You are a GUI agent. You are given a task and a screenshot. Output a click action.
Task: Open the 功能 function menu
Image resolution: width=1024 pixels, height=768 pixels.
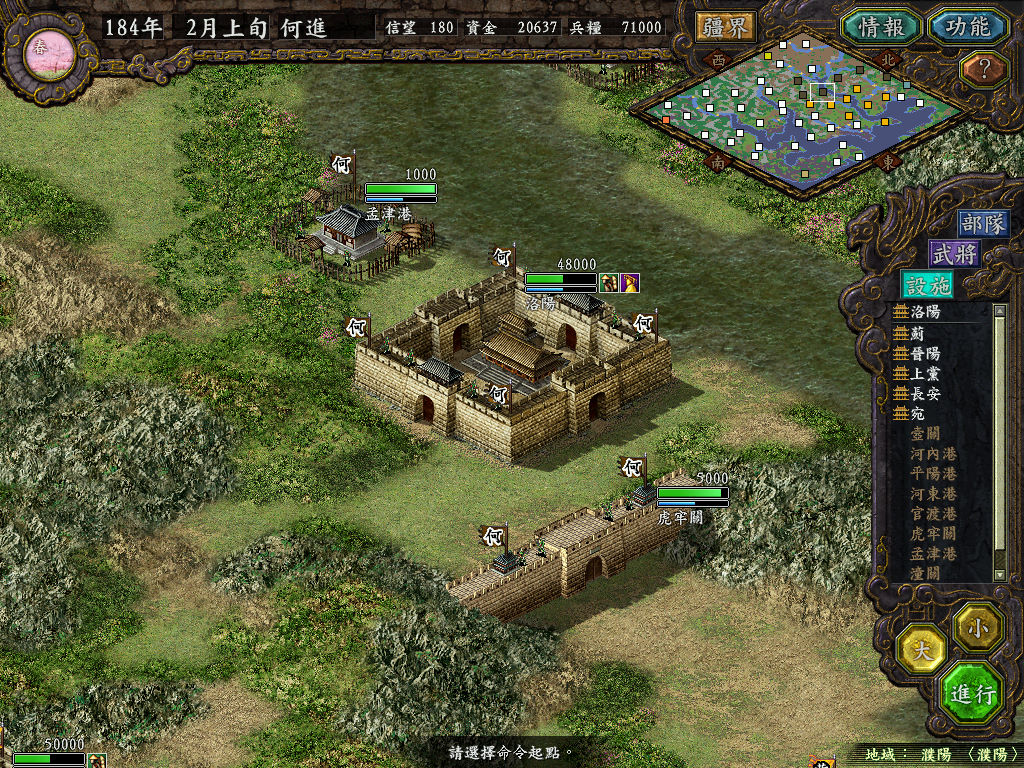(x=967, y=26)
